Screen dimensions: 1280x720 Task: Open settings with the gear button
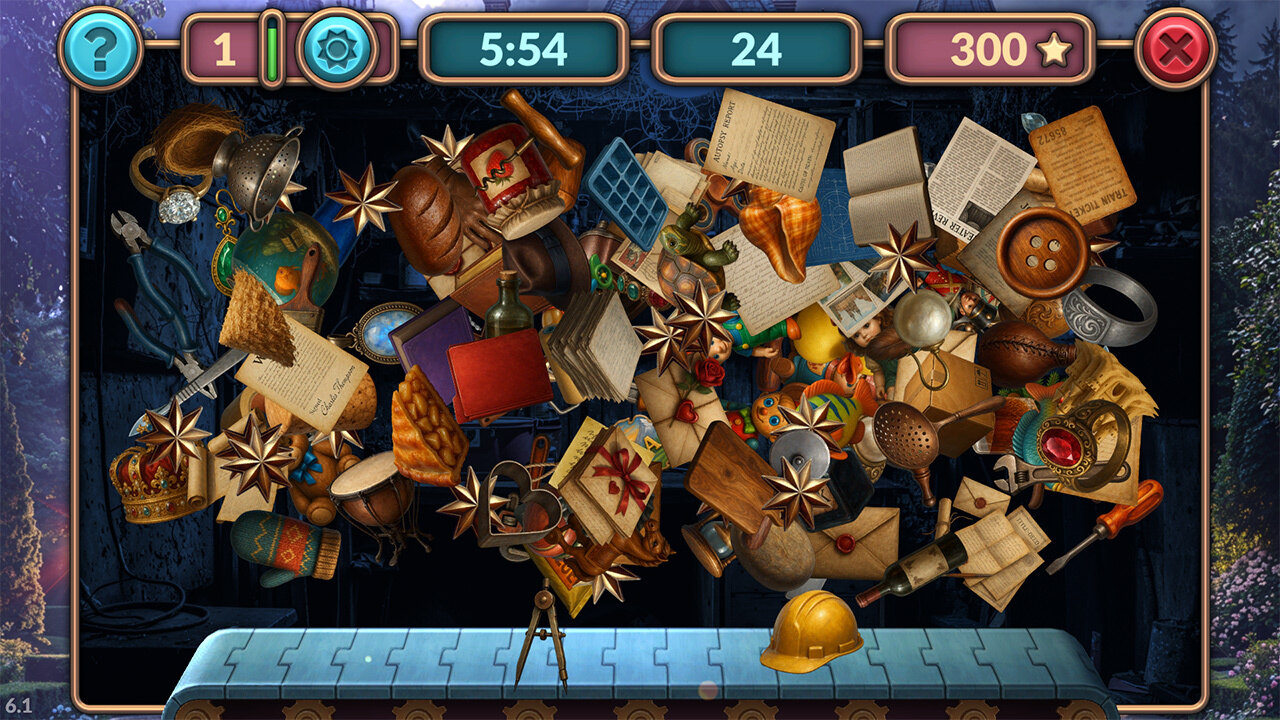click(337, 48)
